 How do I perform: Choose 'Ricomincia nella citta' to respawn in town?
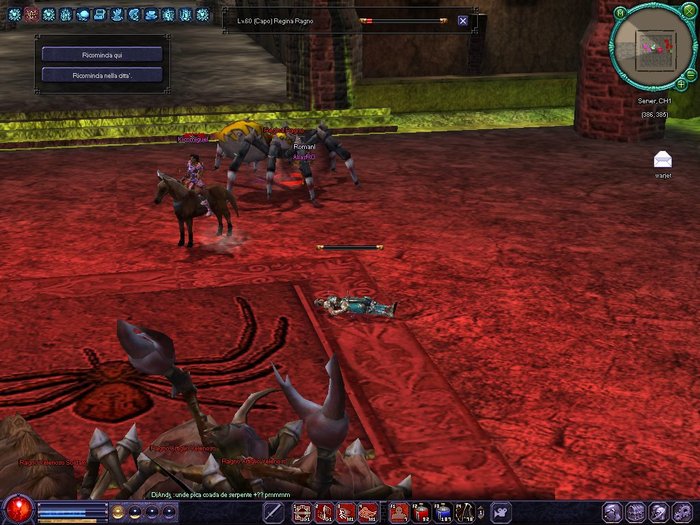point(102,75)
